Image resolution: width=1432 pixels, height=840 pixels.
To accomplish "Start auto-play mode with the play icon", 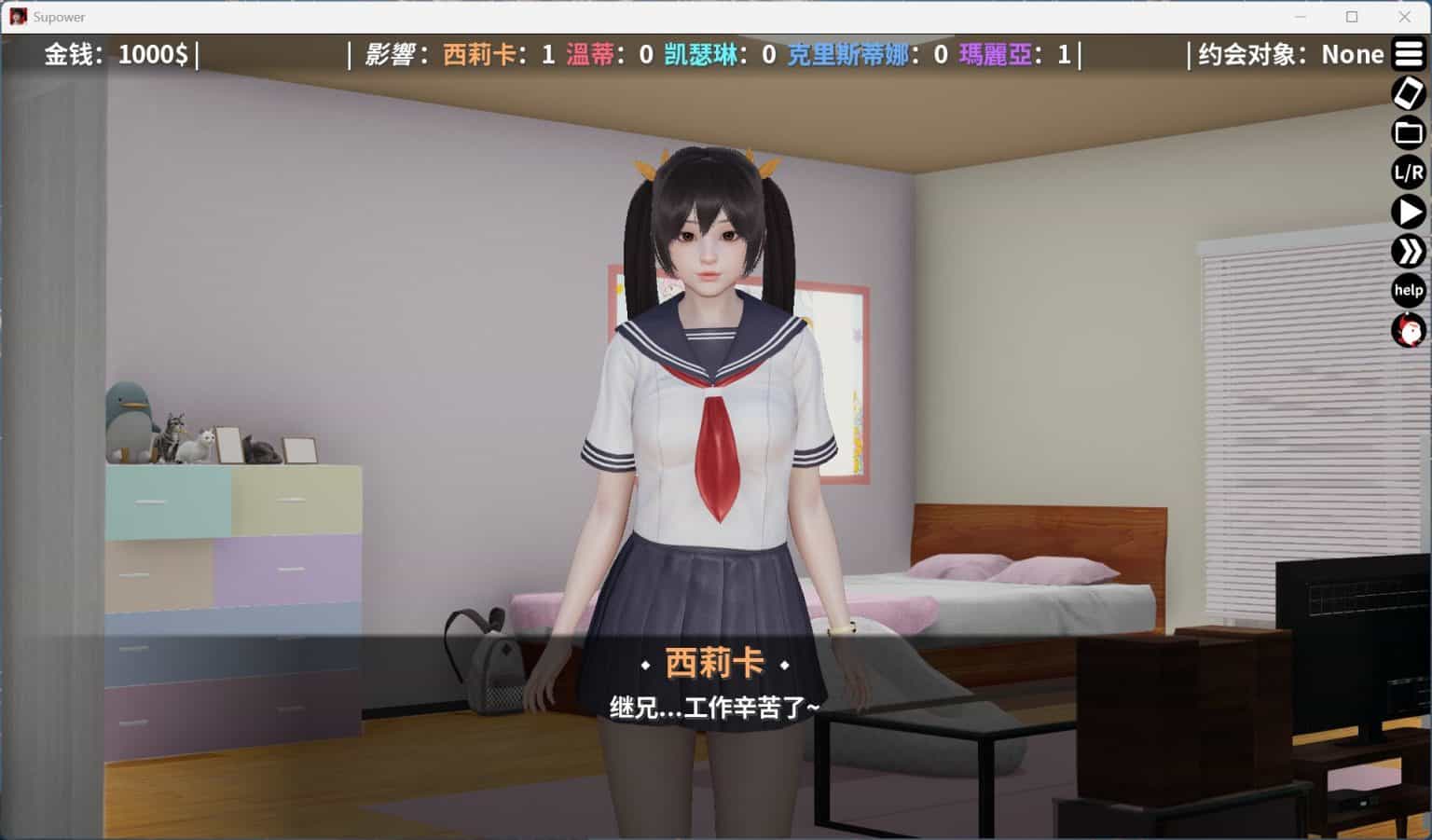I will tap(1409, 212).
